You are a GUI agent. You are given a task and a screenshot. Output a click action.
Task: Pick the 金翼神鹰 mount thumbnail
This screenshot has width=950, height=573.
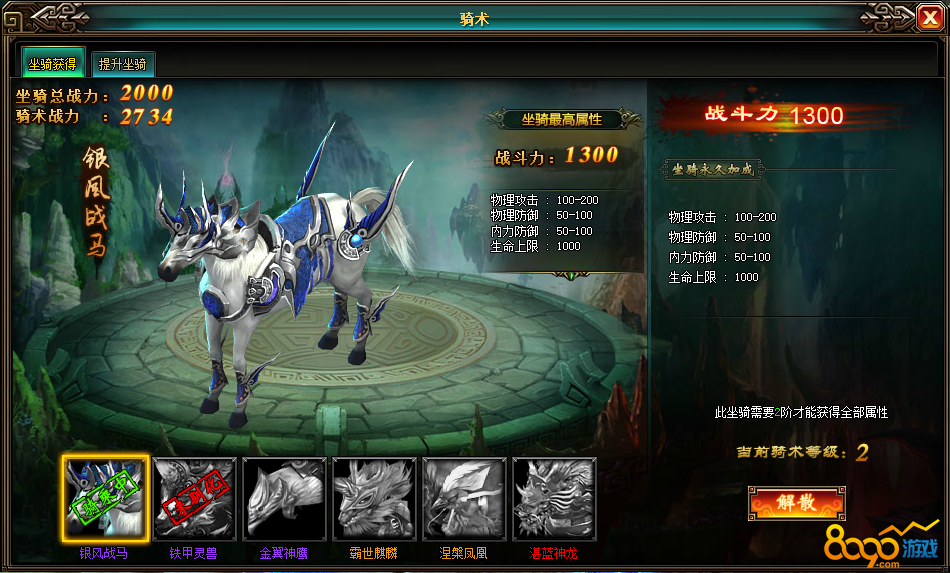(284, 498)
